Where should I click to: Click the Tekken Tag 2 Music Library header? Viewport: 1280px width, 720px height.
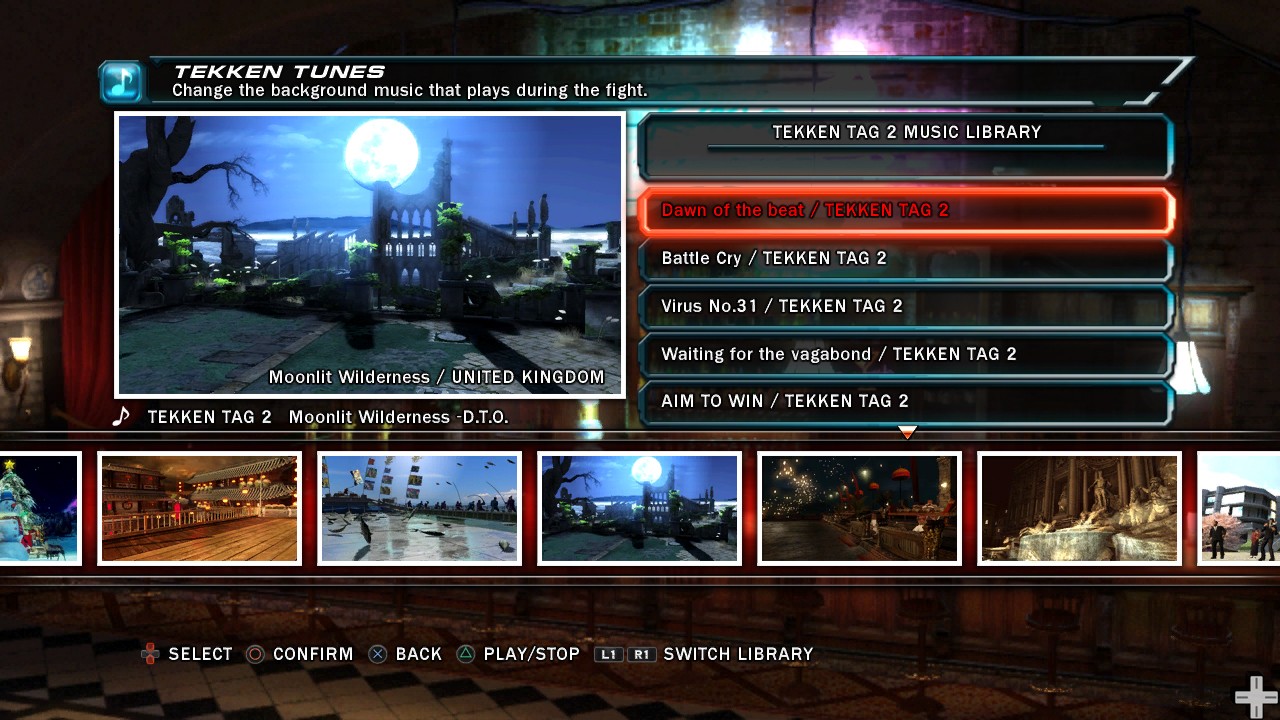(906, 133)
